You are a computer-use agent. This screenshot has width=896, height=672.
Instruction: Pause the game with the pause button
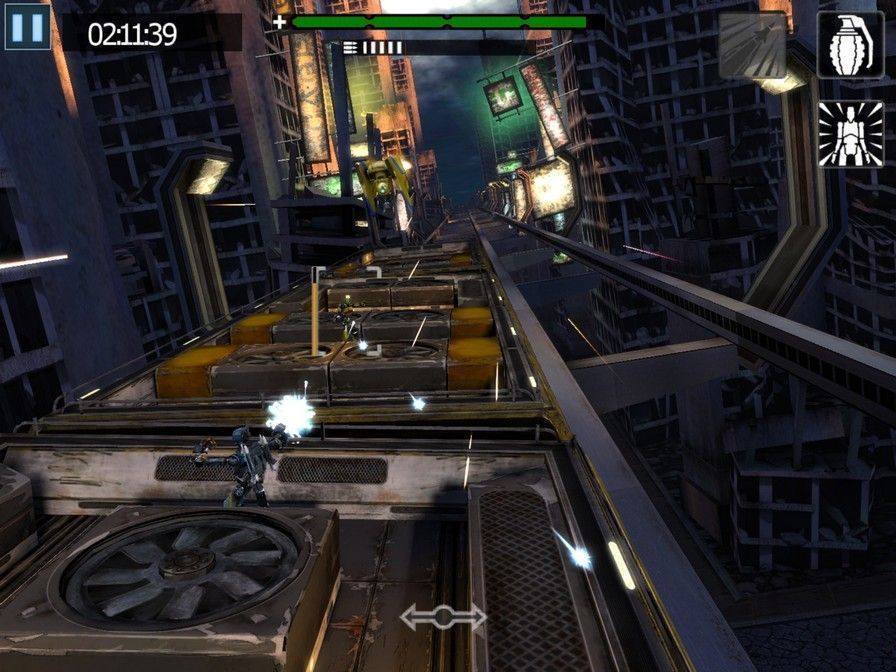(x=27, y=27)
